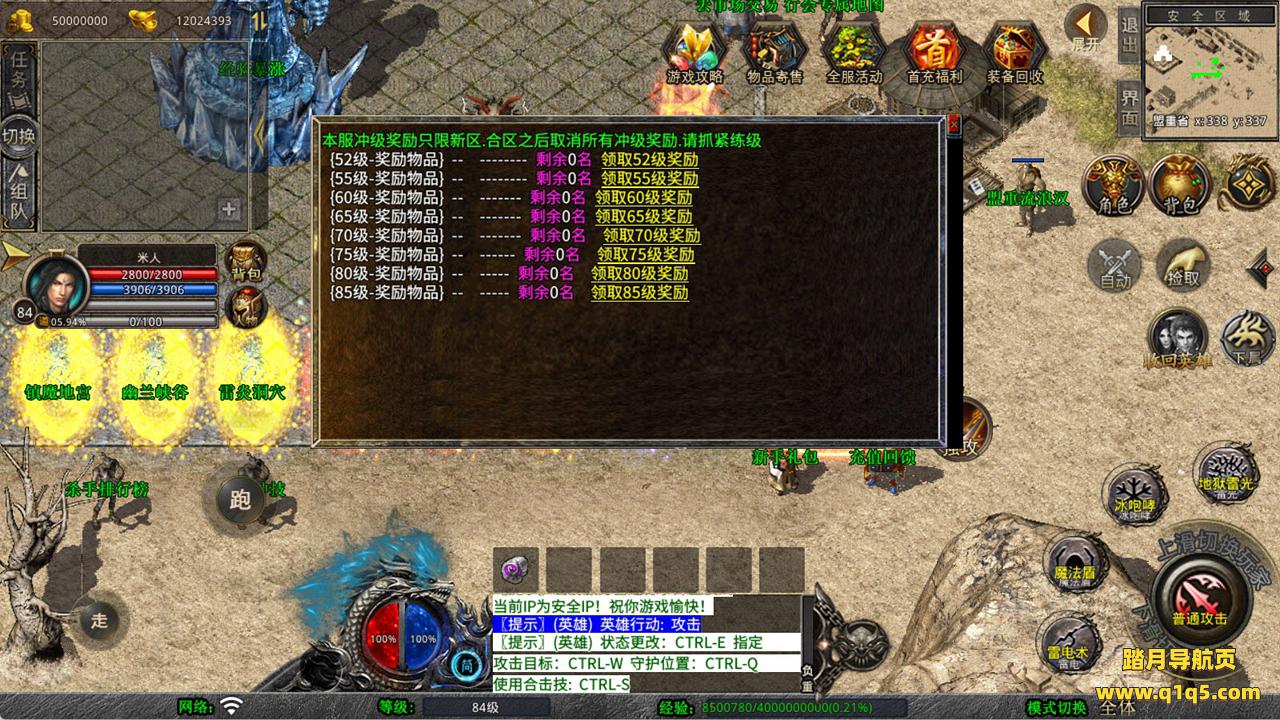
Task: Open the round 背包 bag beside 角色
Action: coord(1180,185)
